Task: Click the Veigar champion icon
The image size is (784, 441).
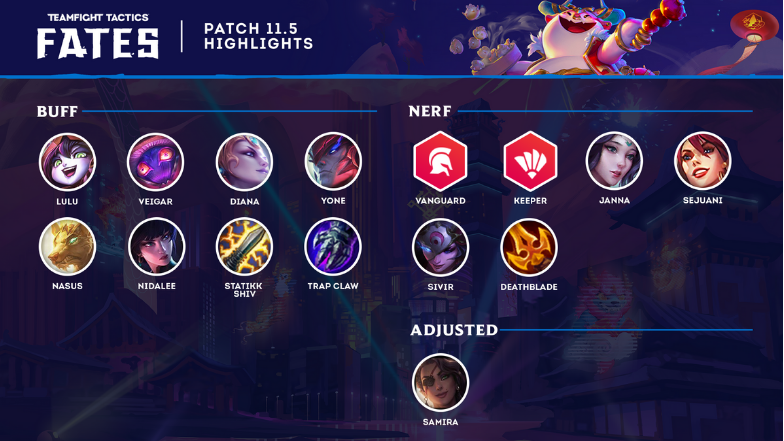Action: (x=156, y=162)
